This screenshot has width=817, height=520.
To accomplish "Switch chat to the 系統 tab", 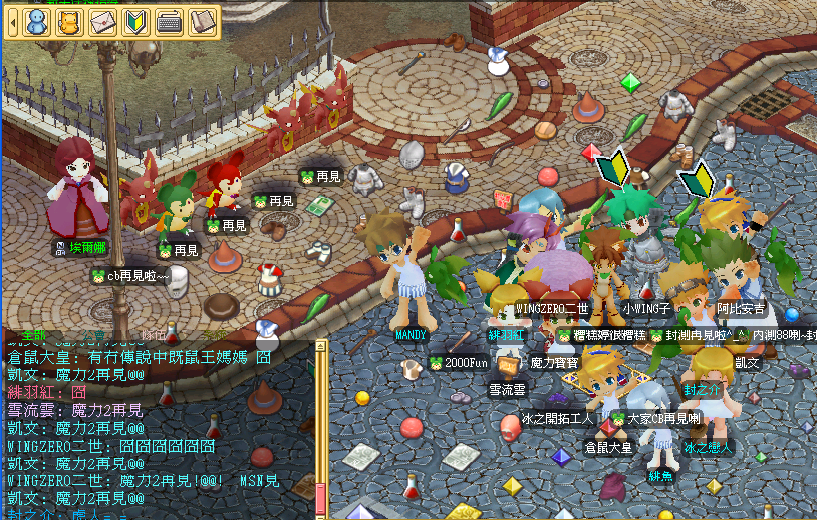I will click(213, 337).
